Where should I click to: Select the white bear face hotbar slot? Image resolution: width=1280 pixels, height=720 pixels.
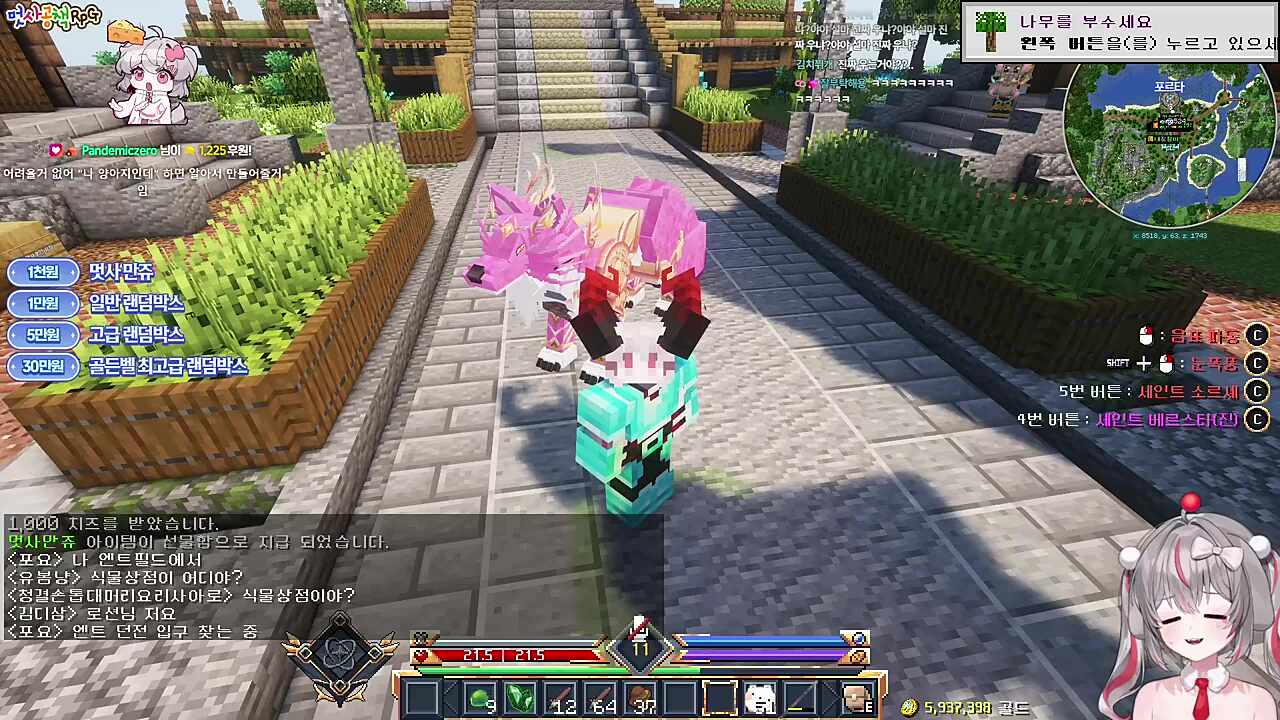(x=759, y=698)
